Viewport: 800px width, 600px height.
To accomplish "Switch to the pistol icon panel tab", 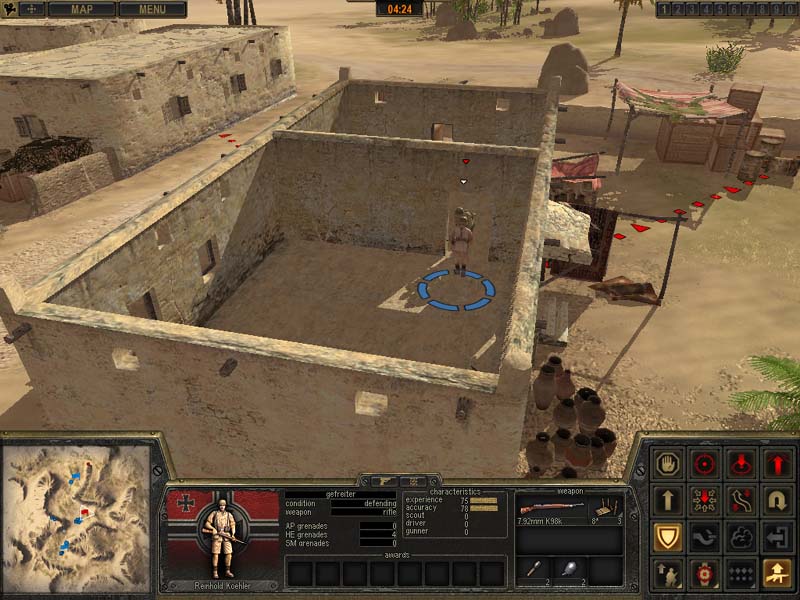I will (x=383, y=481).
